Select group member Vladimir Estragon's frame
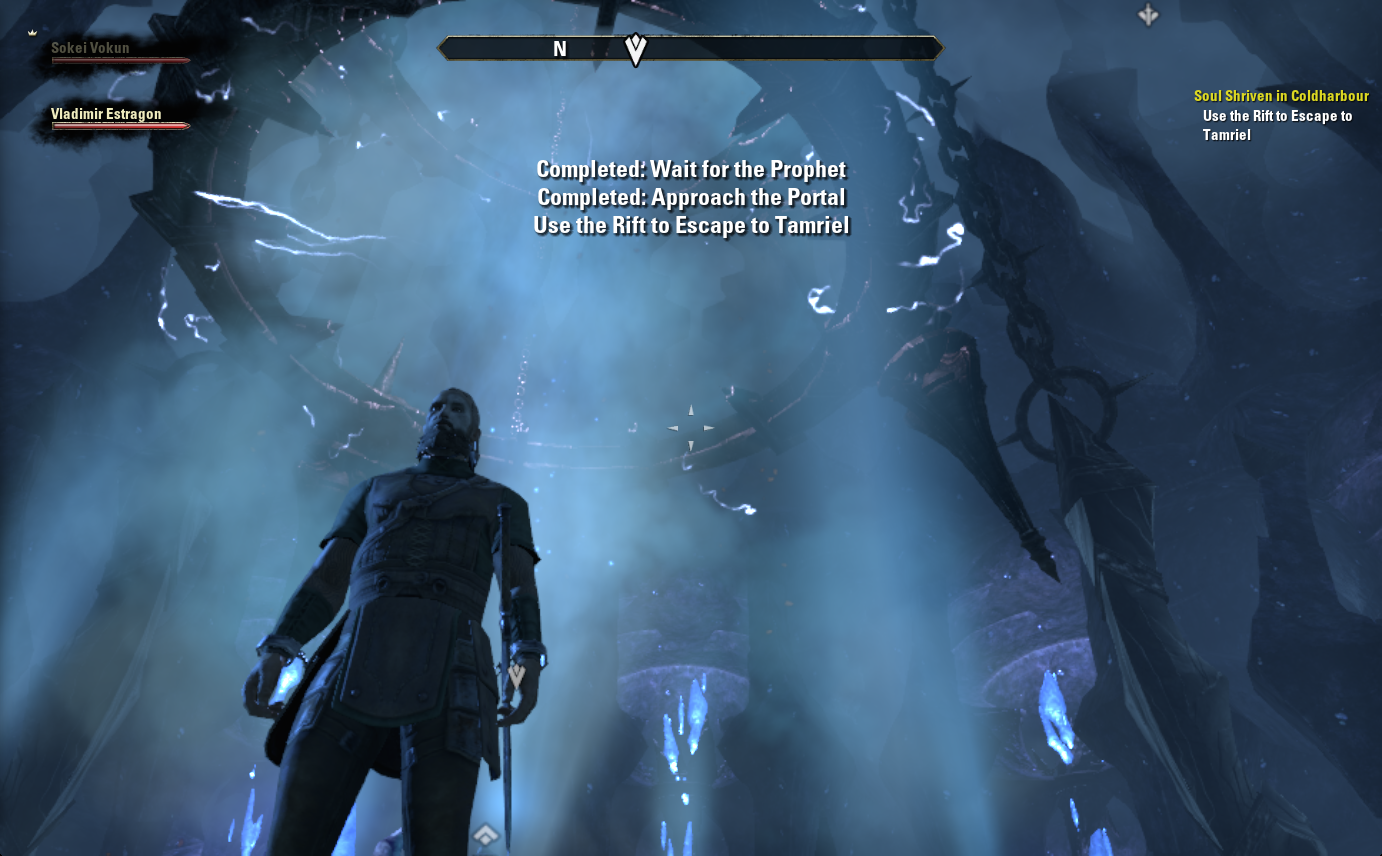The height and width of the screenshot is (856, 1382). [106, 115]
